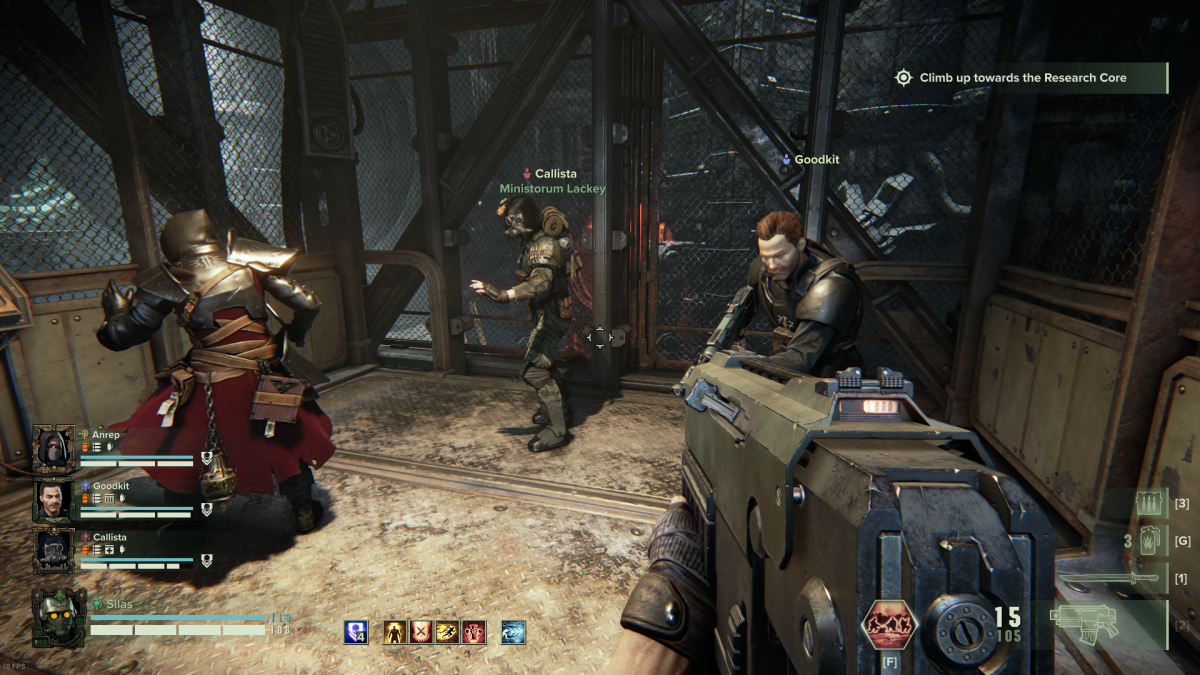Click the red crossed-out buff icon
Screen dimensions: 1200x675
coord(421,632)
